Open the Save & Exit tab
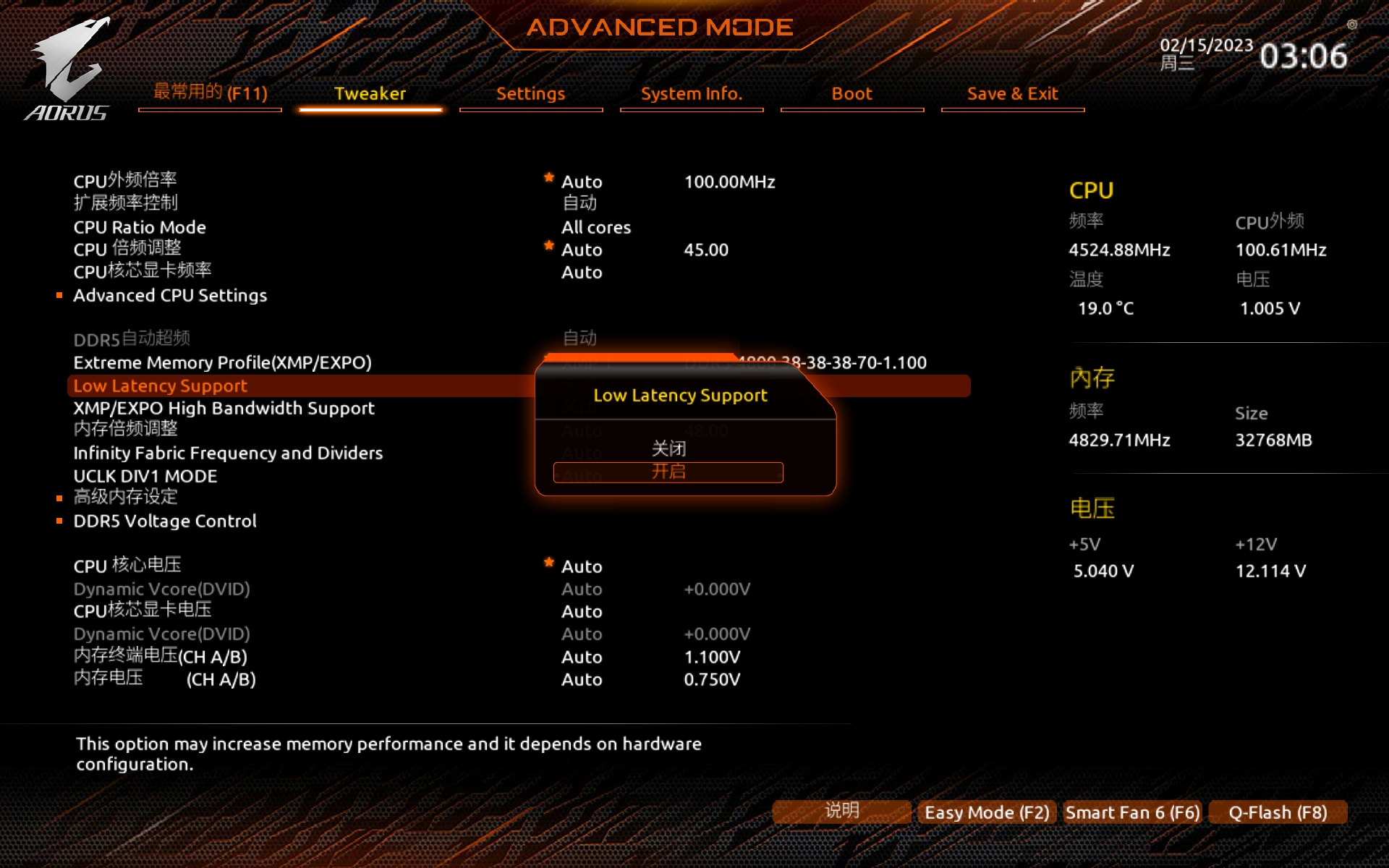This screenshot has height=868, width=1389. click(x=1012, y=94)
